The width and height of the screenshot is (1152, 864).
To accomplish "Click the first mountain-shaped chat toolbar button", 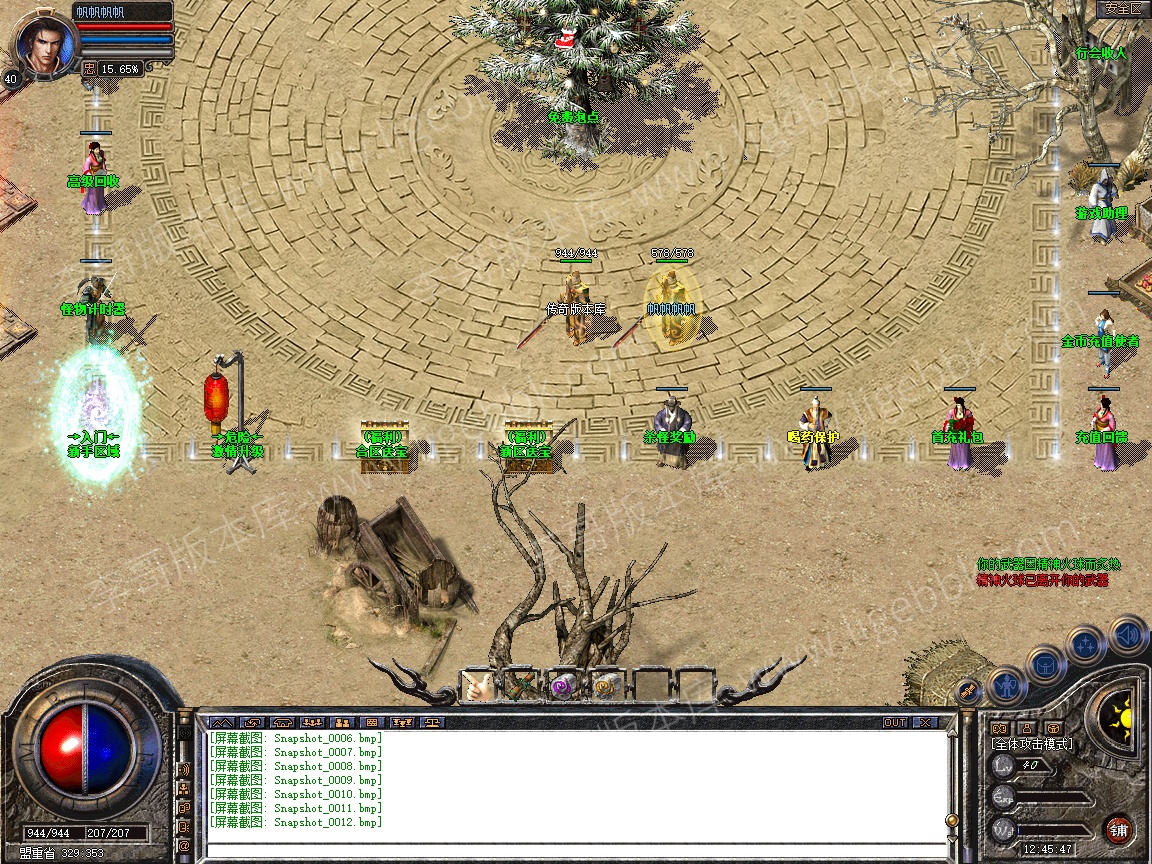I will point(222,722).
